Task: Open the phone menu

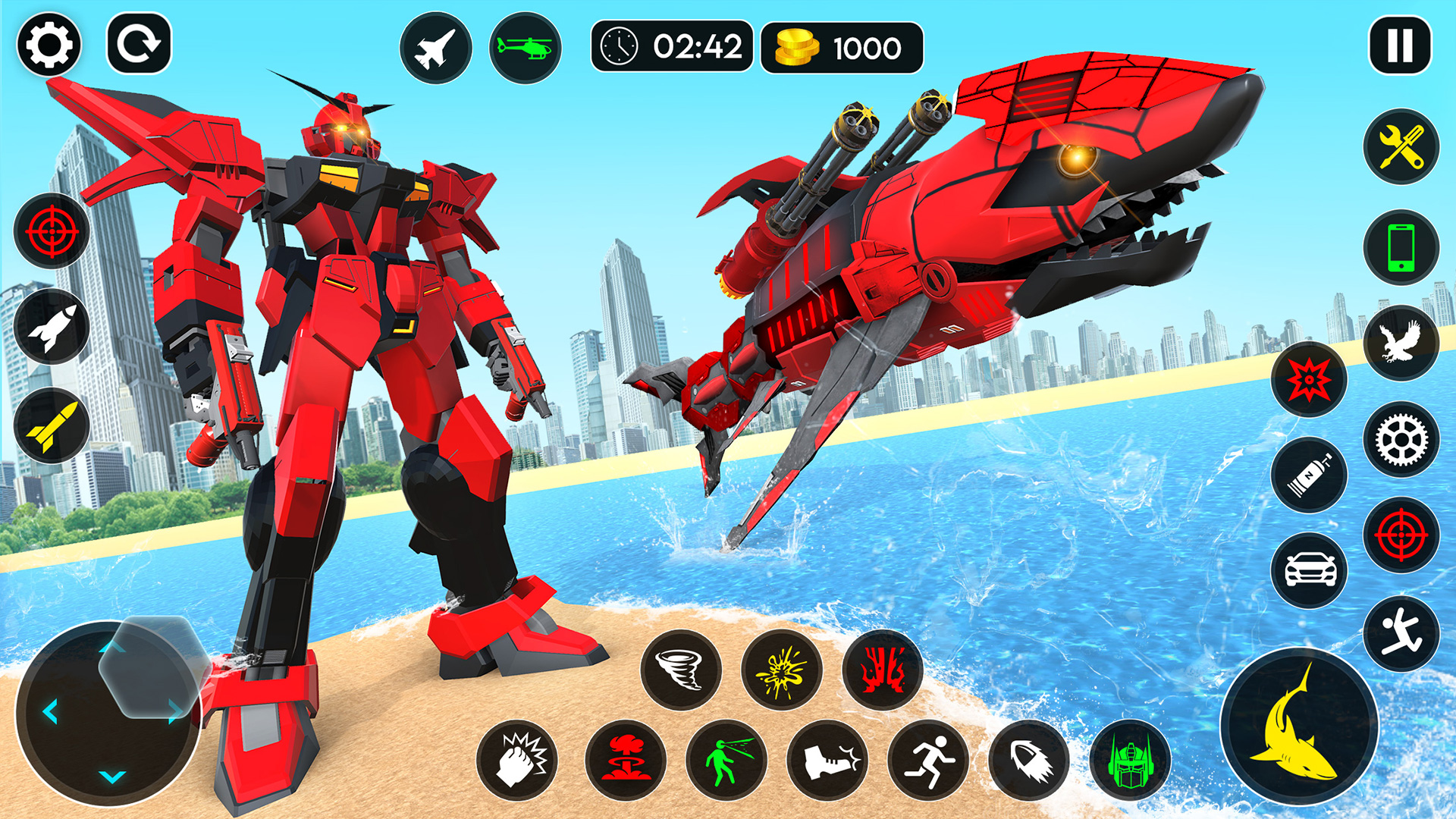Action: pos(1402,246)
